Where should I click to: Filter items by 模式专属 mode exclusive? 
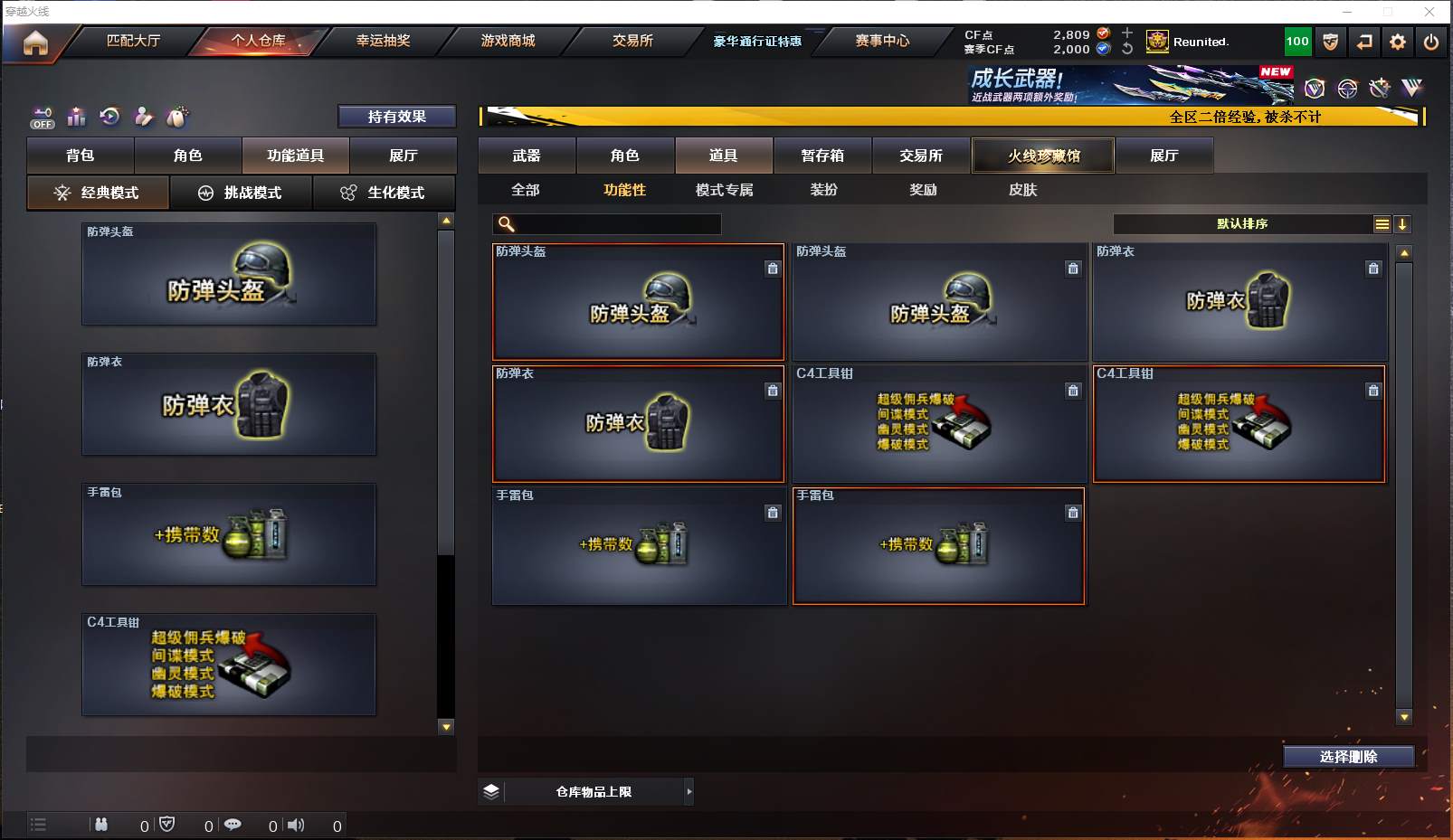[x=724, y=190]
